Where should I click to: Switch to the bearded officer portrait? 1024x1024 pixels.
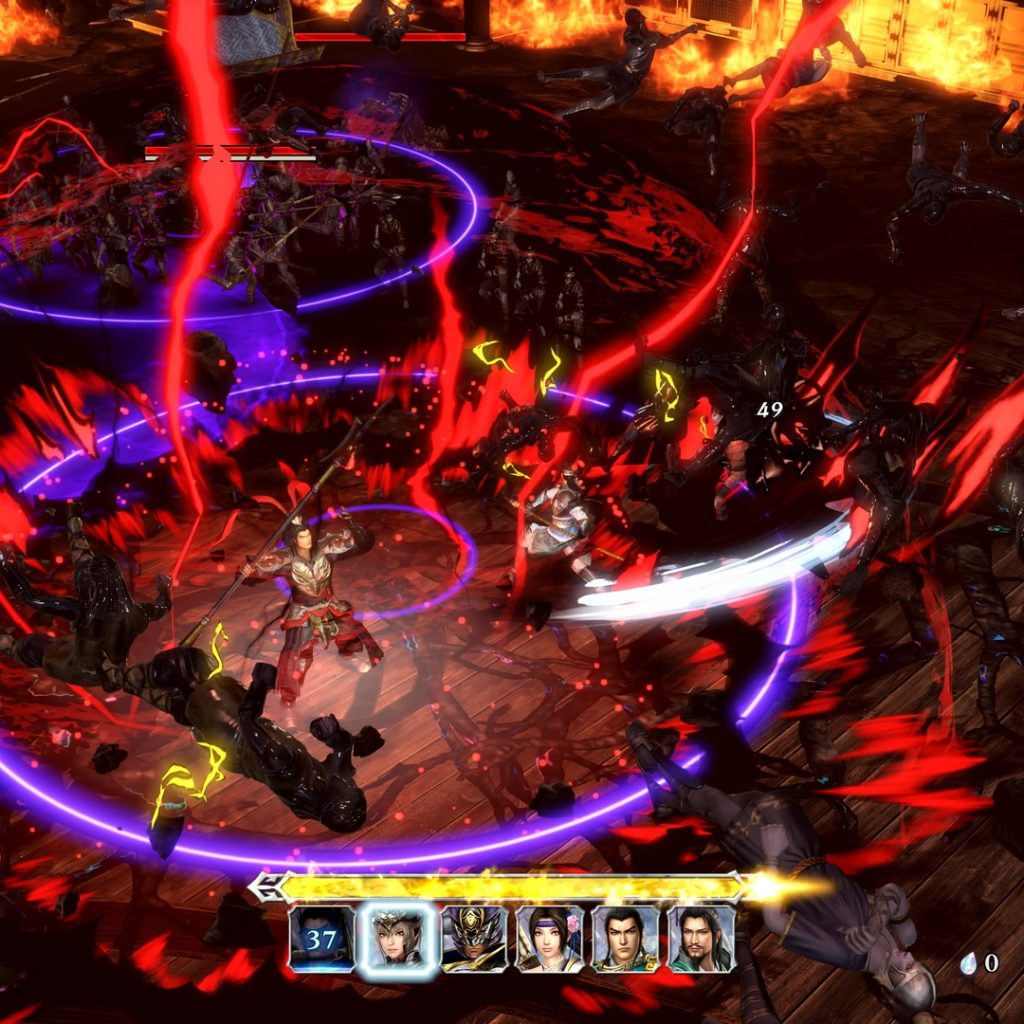(701, 938)
